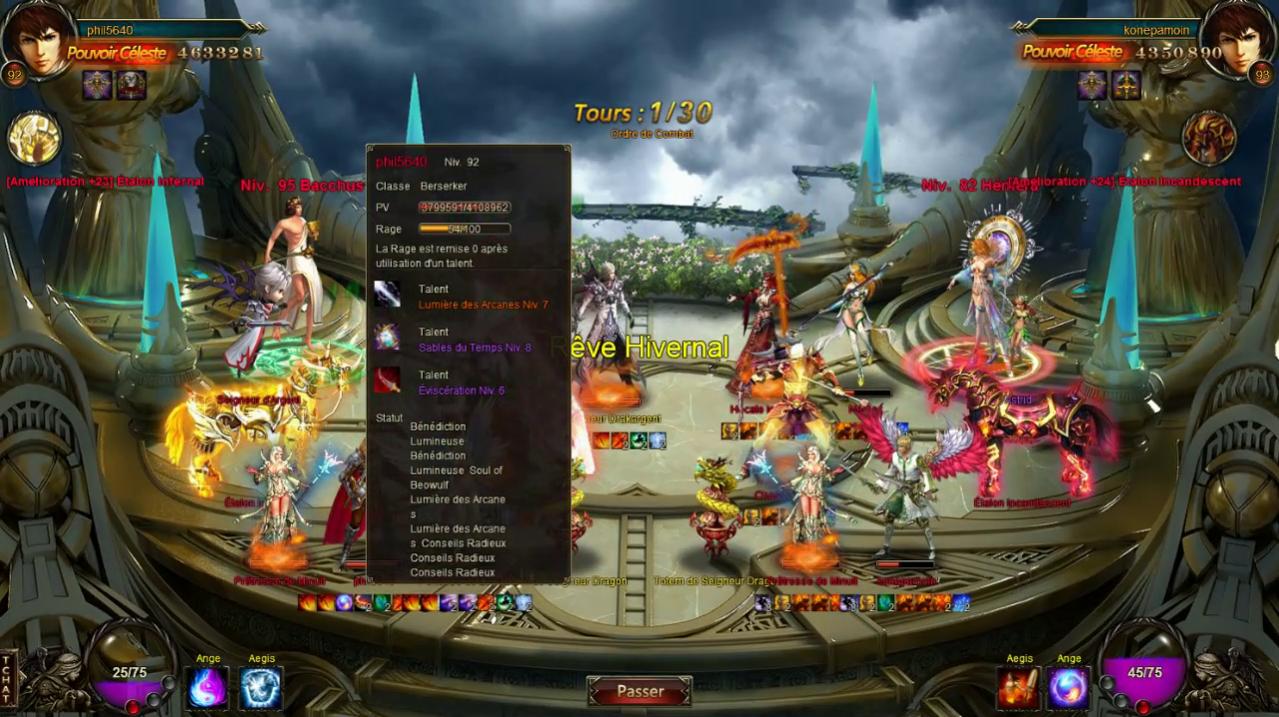Viewport: 1279px width, 717px height.
Task: Click the Sables du Temps talent icon
Action: (x=387, y=338)
